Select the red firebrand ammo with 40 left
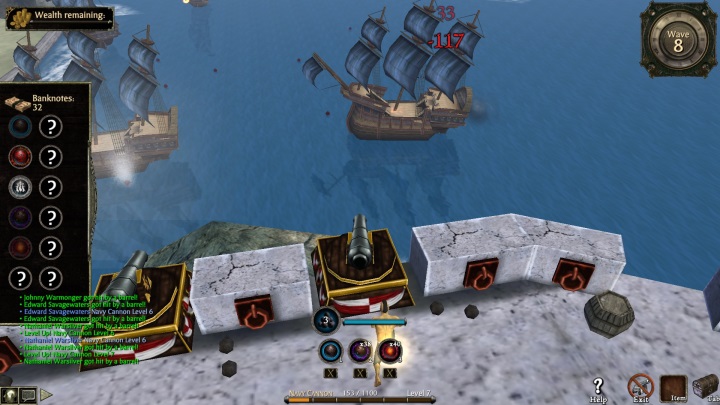The height and width of the screenshot is (405, 720). point(389,351)
